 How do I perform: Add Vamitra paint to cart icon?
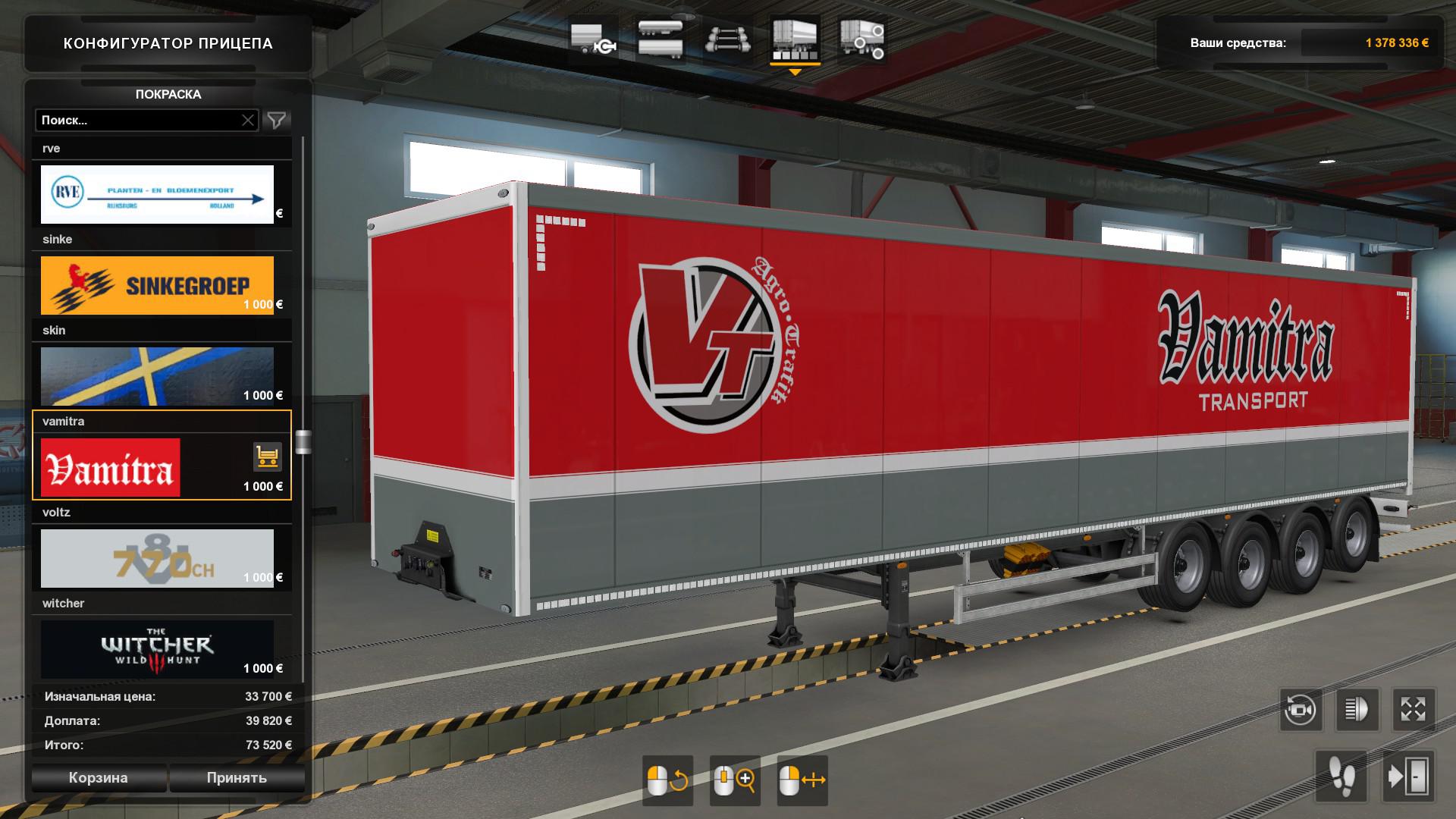coord(267,457)
